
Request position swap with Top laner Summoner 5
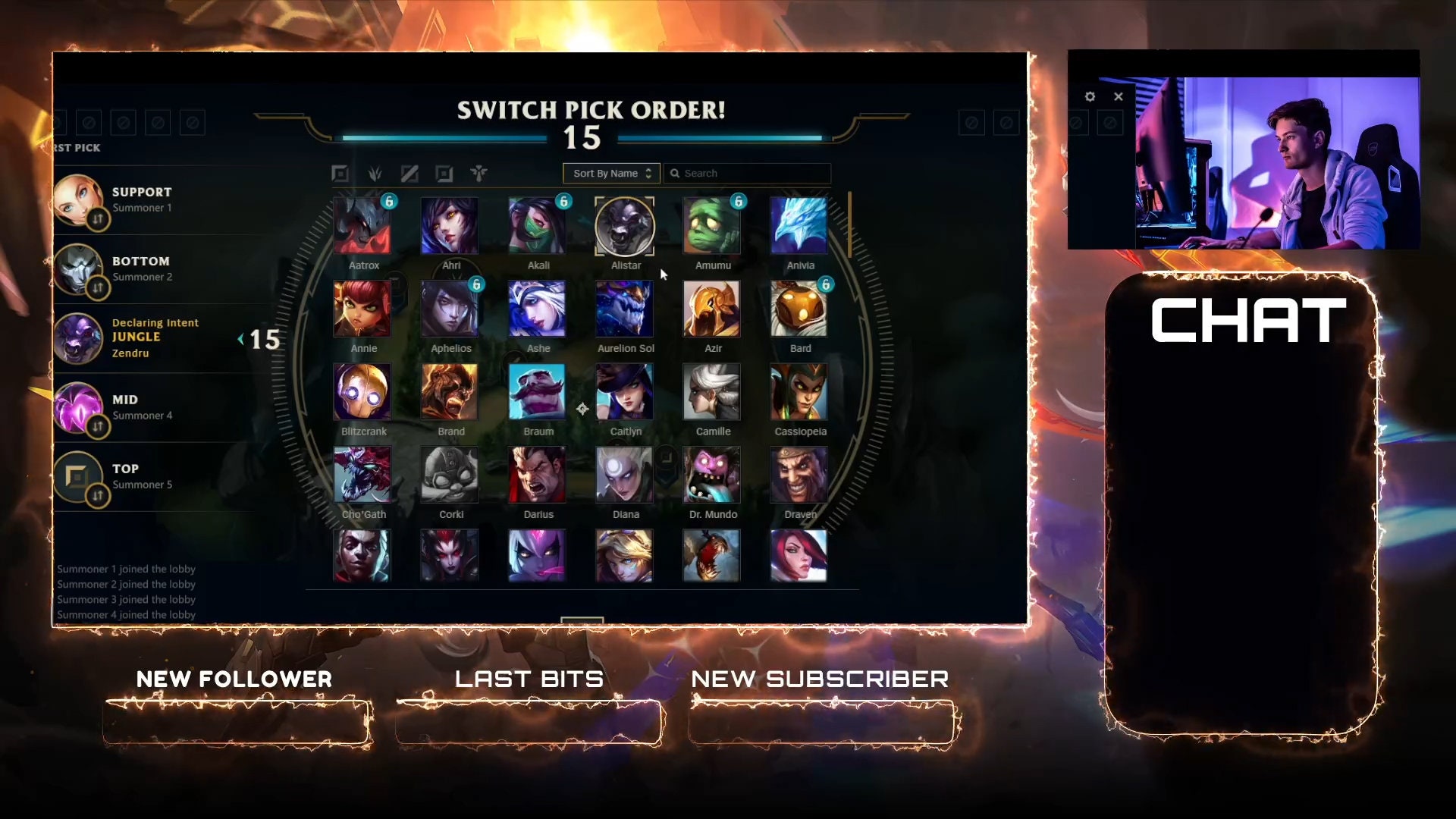point(97,495)
